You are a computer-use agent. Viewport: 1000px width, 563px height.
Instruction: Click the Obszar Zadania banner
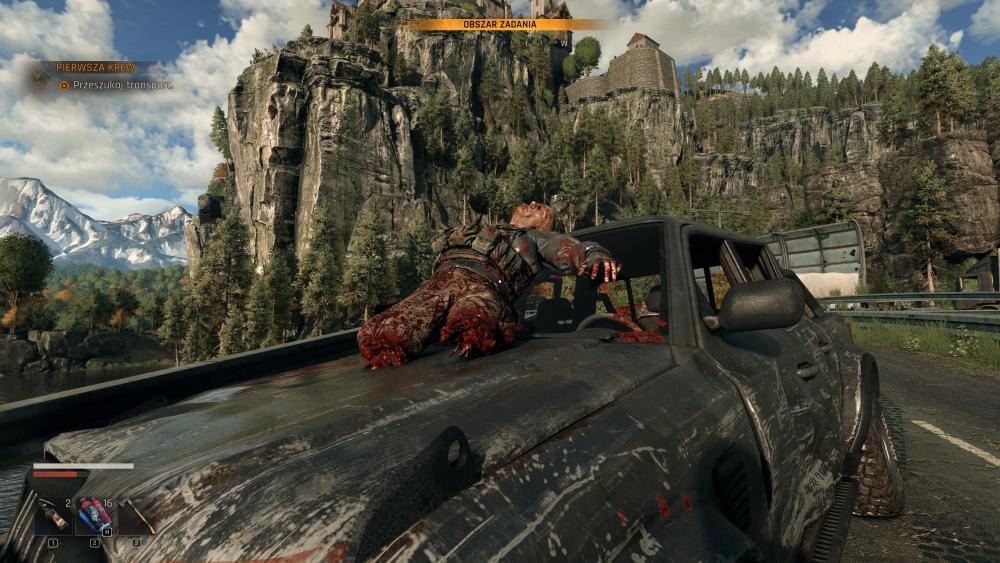click(502, 24)
